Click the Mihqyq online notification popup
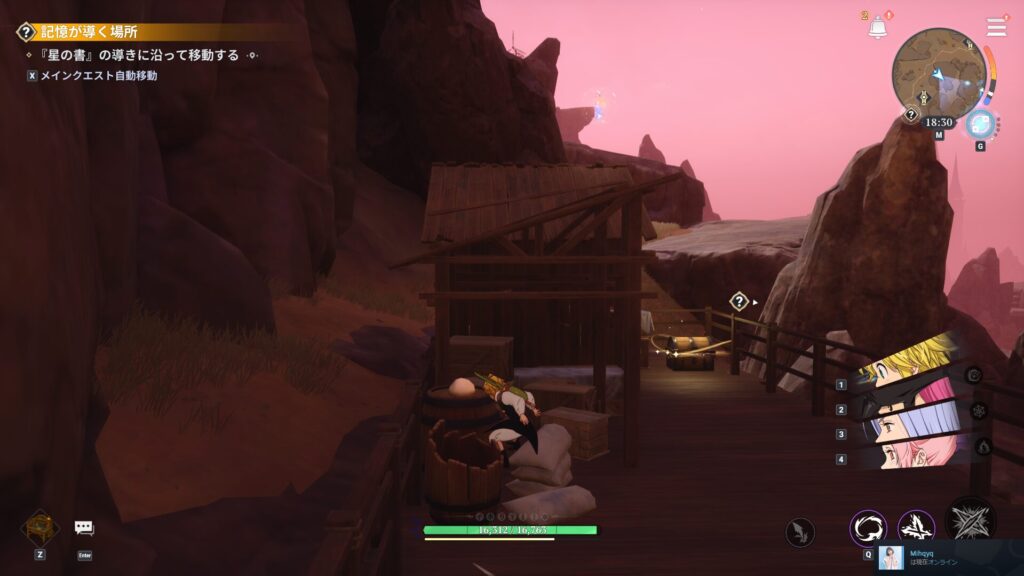1024x576 pixels. 950,558
